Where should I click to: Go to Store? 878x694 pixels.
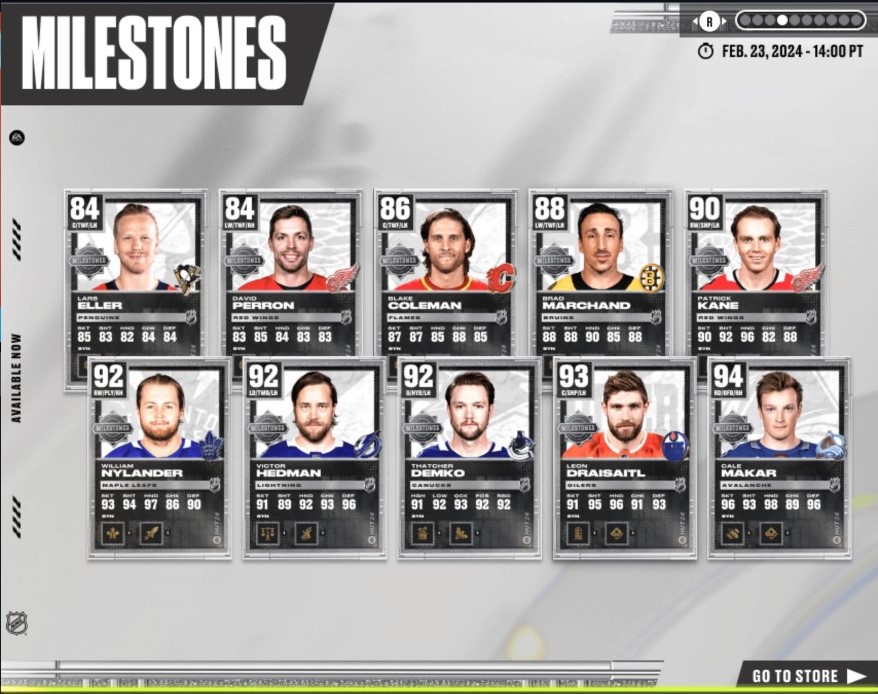tap(808, 675)
